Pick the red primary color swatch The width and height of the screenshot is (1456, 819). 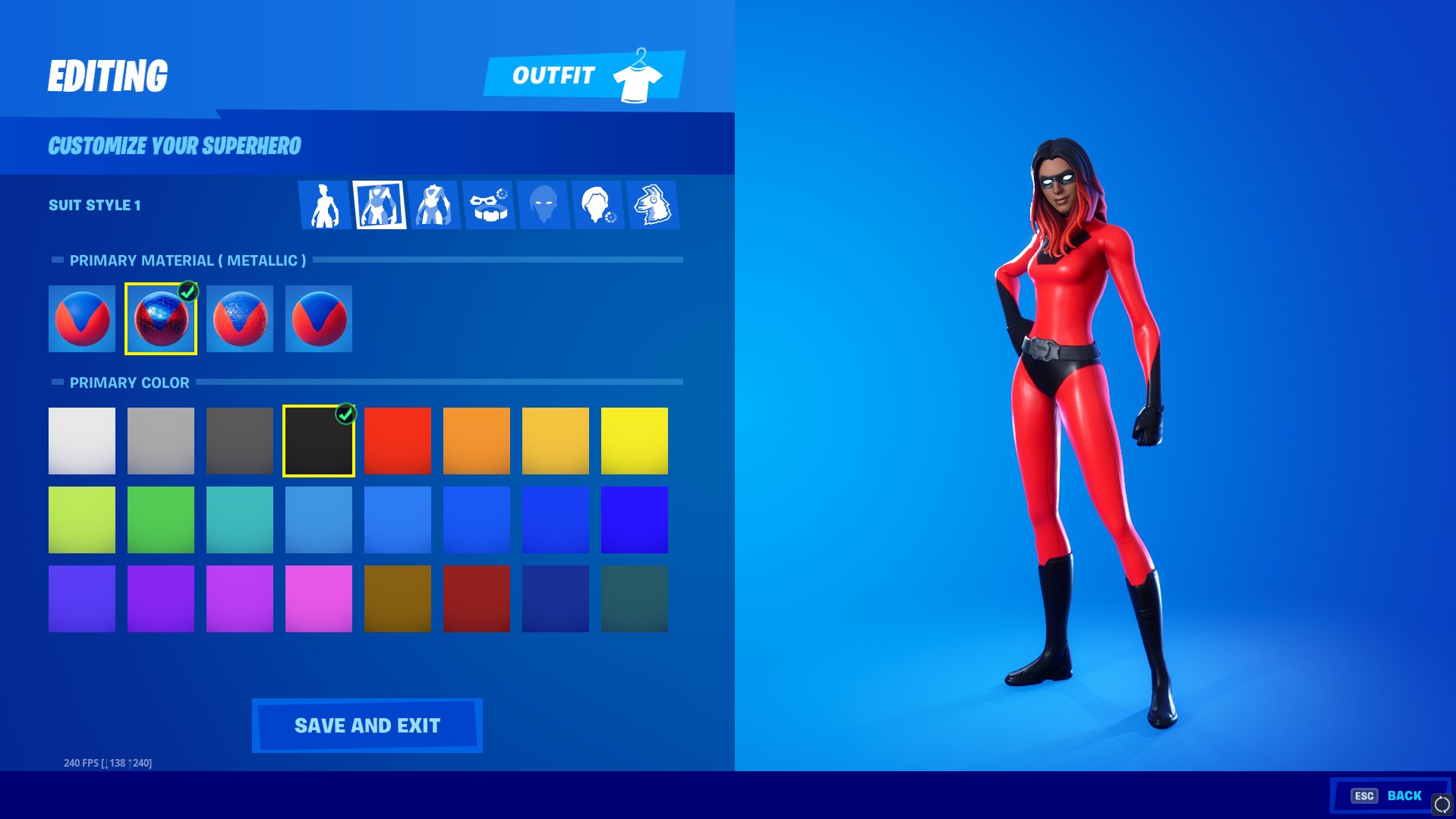click(397, 440)
